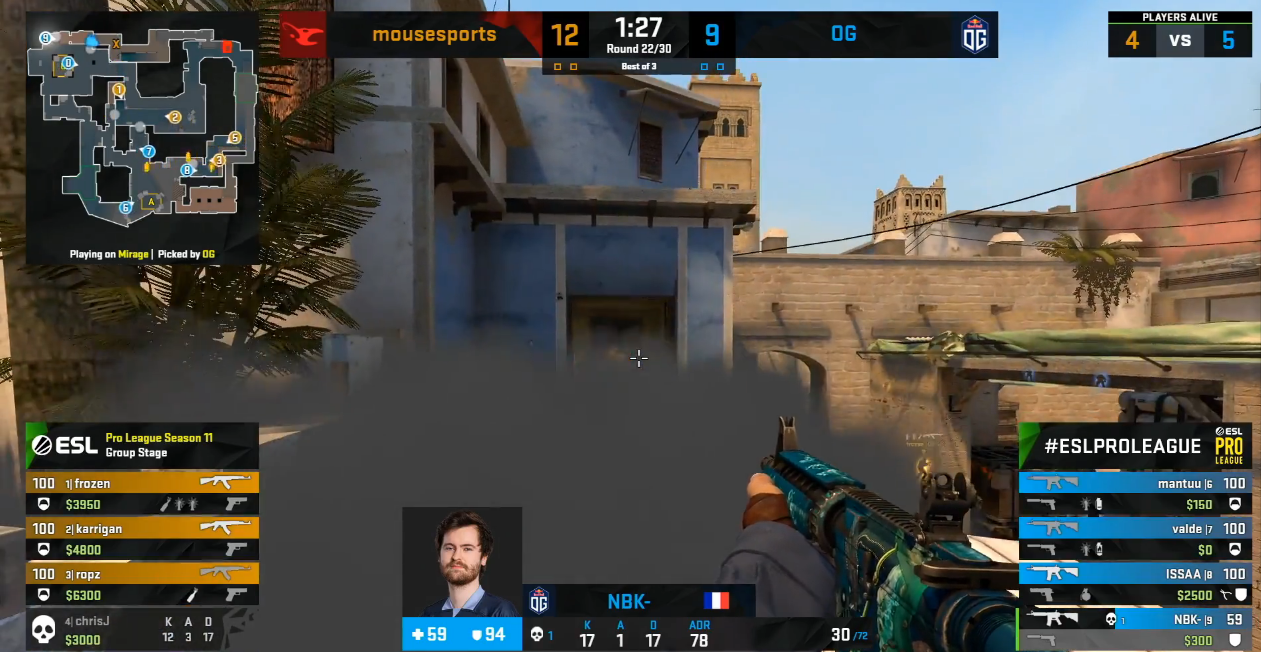Select ISSAA's player row
The width and height of the screenshot is (1261, 652).
click(1134, 583)
